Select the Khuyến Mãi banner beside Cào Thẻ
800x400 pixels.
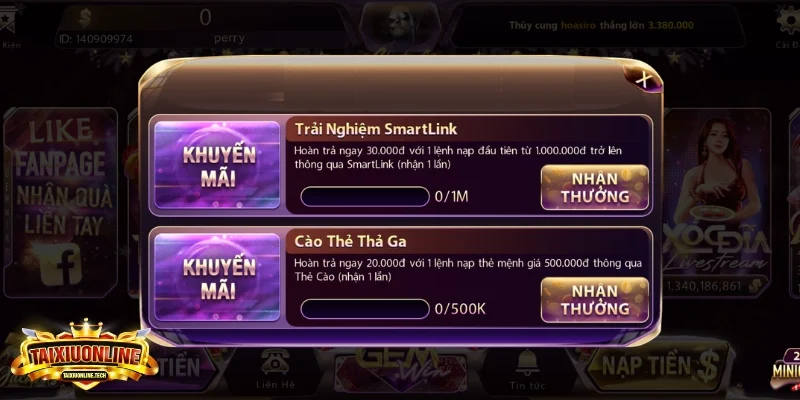pyautogui.click(x=218, y=277)
